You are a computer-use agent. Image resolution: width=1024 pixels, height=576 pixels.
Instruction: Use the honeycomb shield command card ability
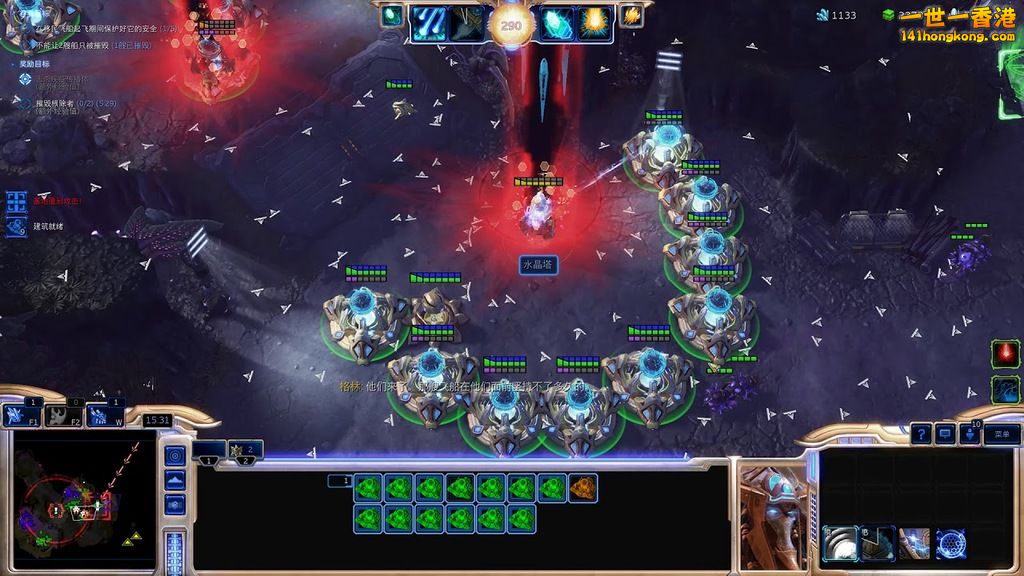[951, 544]
